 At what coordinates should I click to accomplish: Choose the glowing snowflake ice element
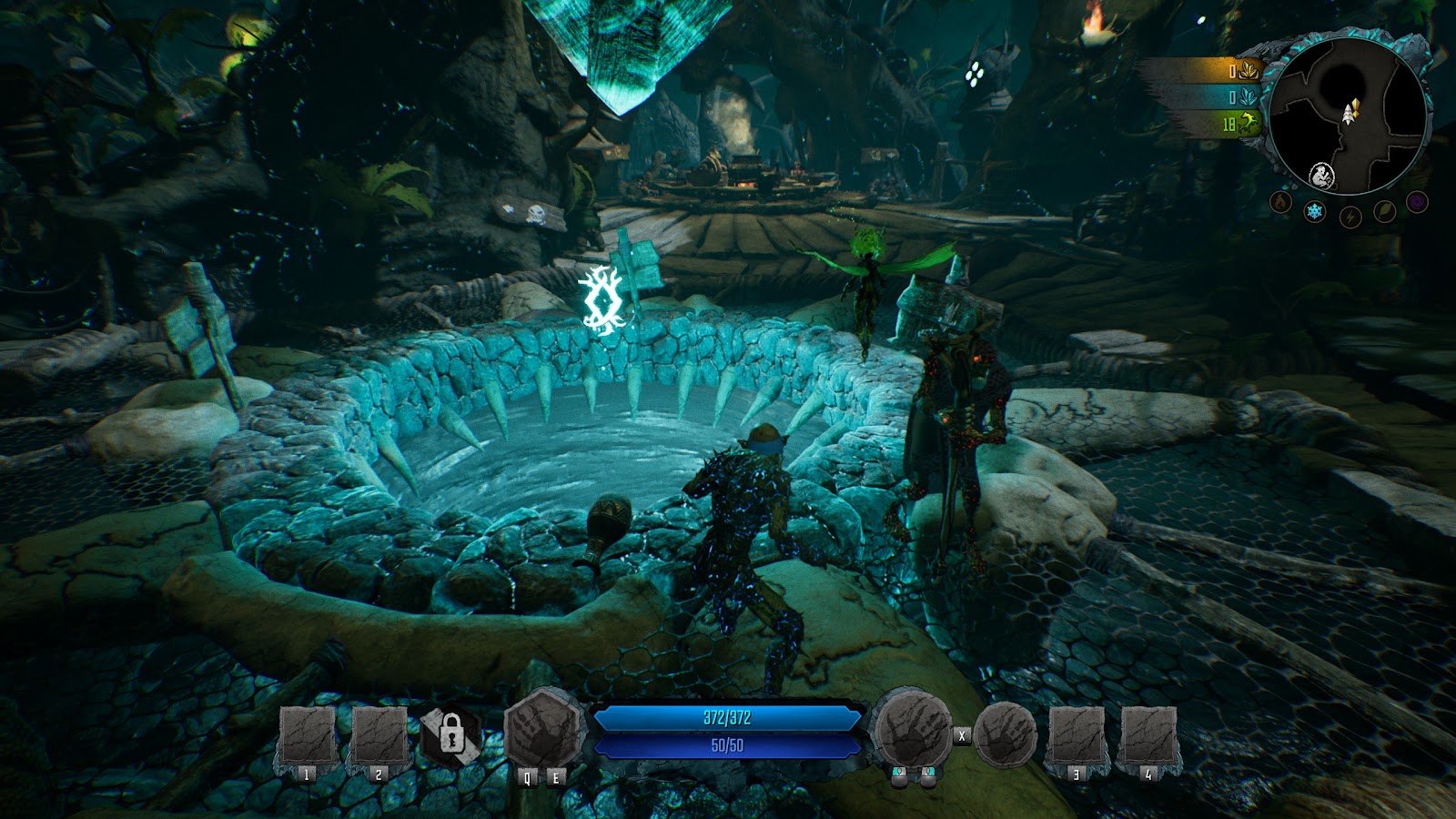point(1315,213)
